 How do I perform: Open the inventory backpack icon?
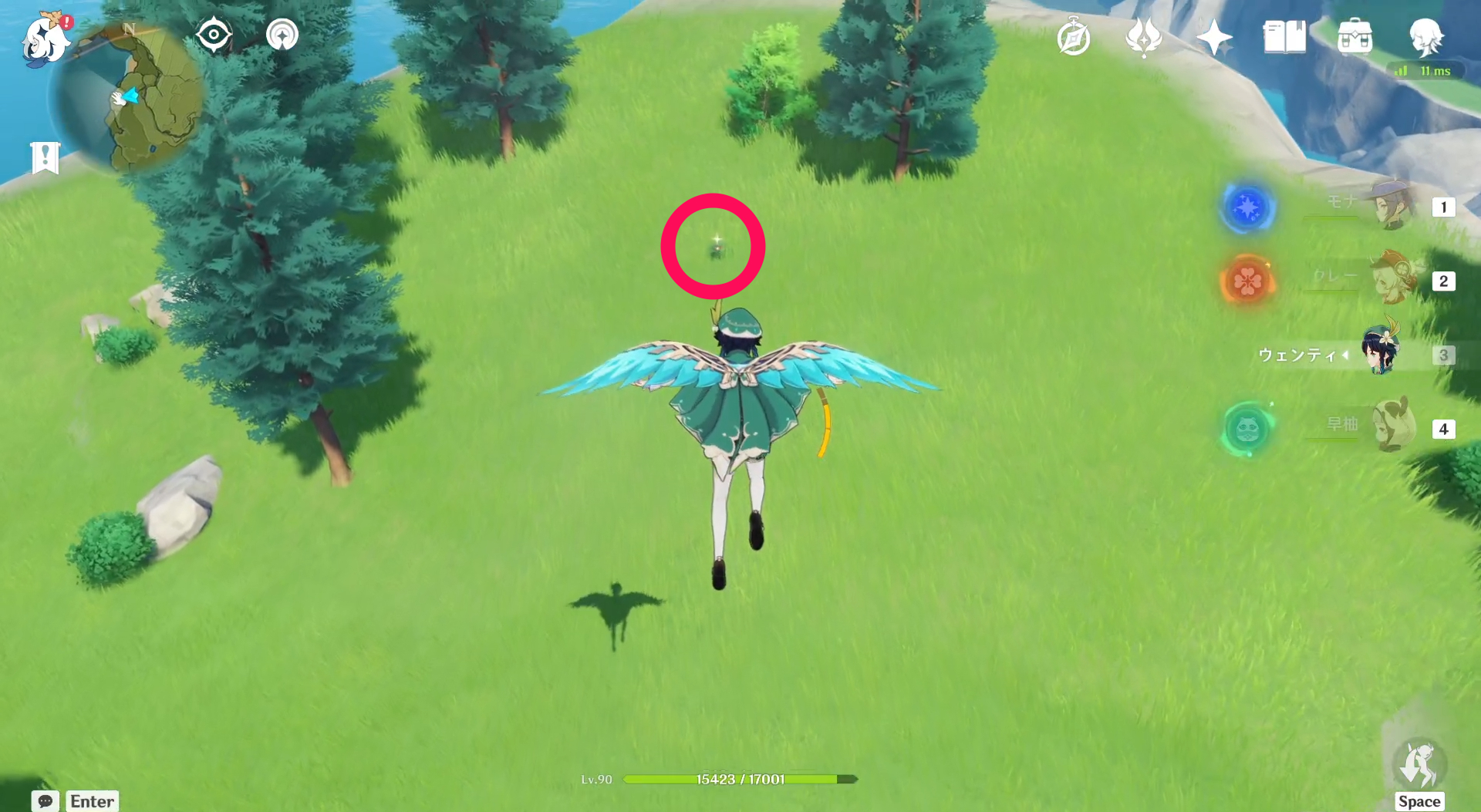pos(1355,36)
